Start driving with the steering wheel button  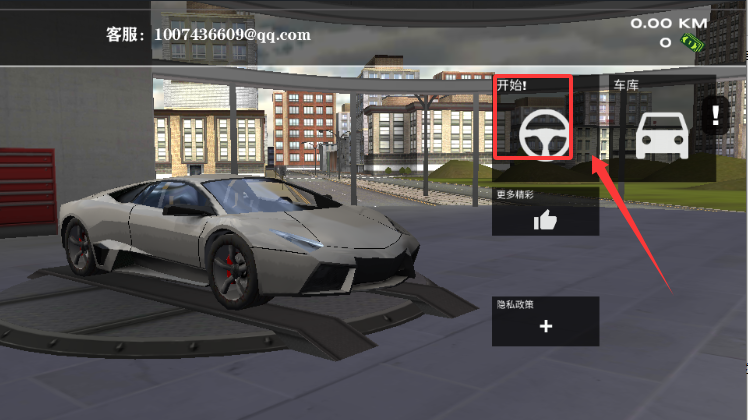[x=545, y=132]
